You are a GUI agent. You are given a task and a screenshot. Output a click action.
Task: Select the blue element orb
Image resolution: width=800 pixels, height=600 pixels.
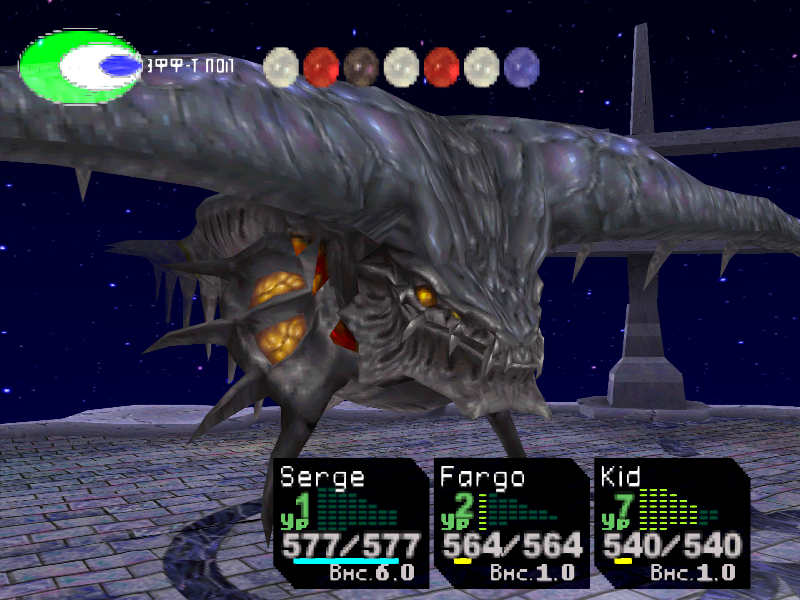click(x=521, y=66)
